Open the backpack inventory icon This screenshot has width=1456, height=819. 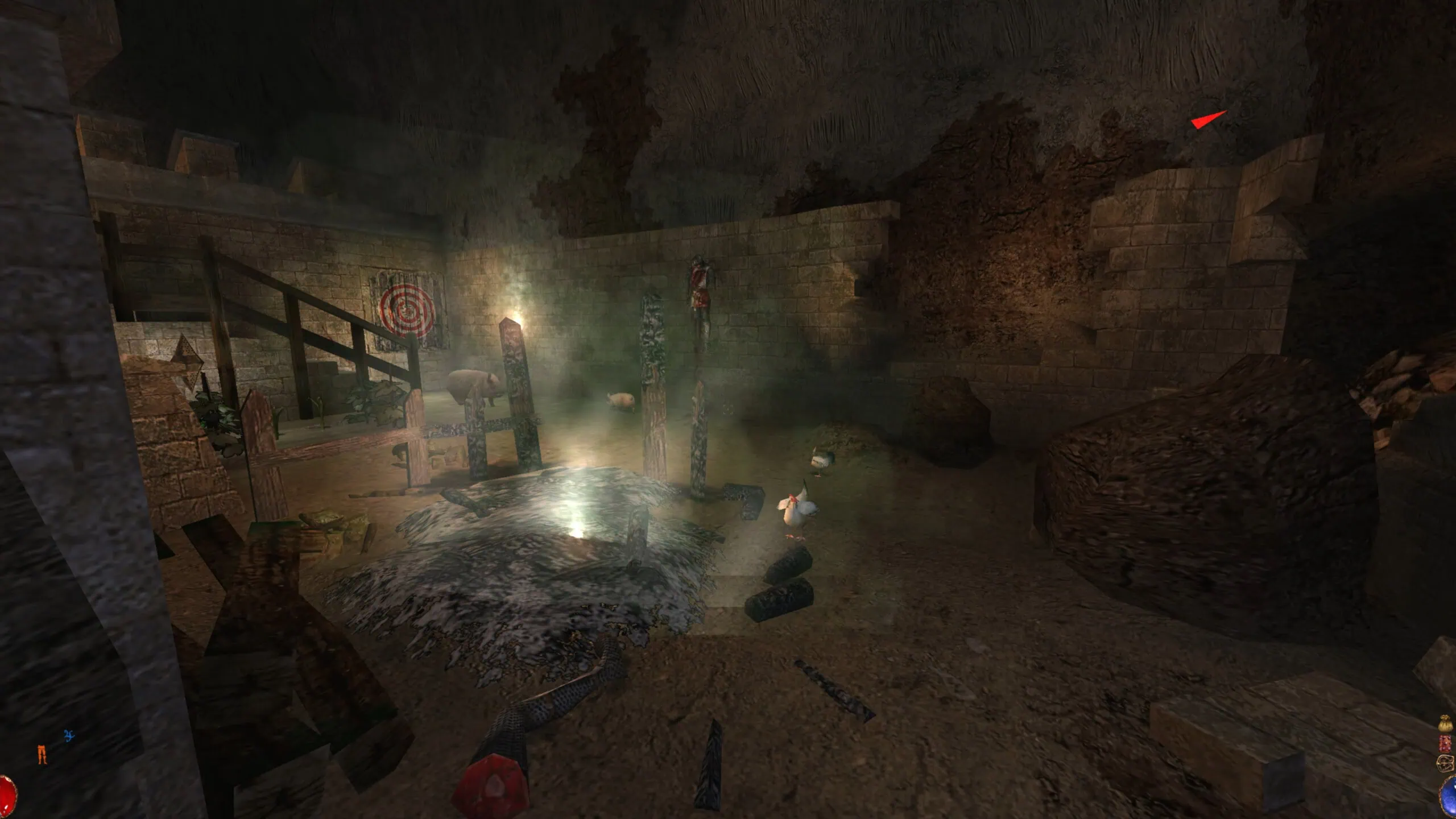click(1446, 763)
